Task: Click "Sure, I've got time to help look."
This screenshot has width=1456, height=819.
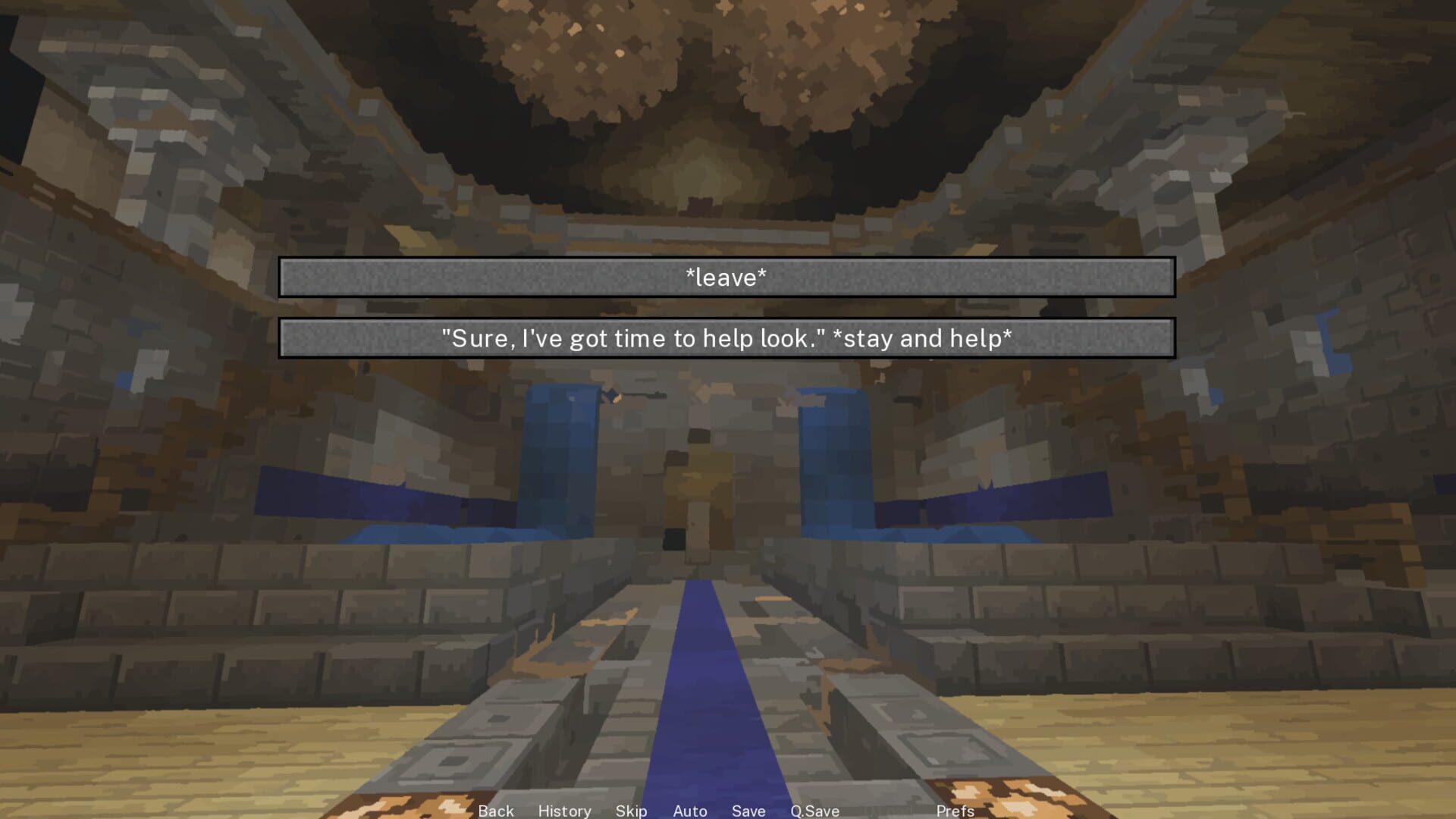Action: pyautogui.click(x=726, y=339)
